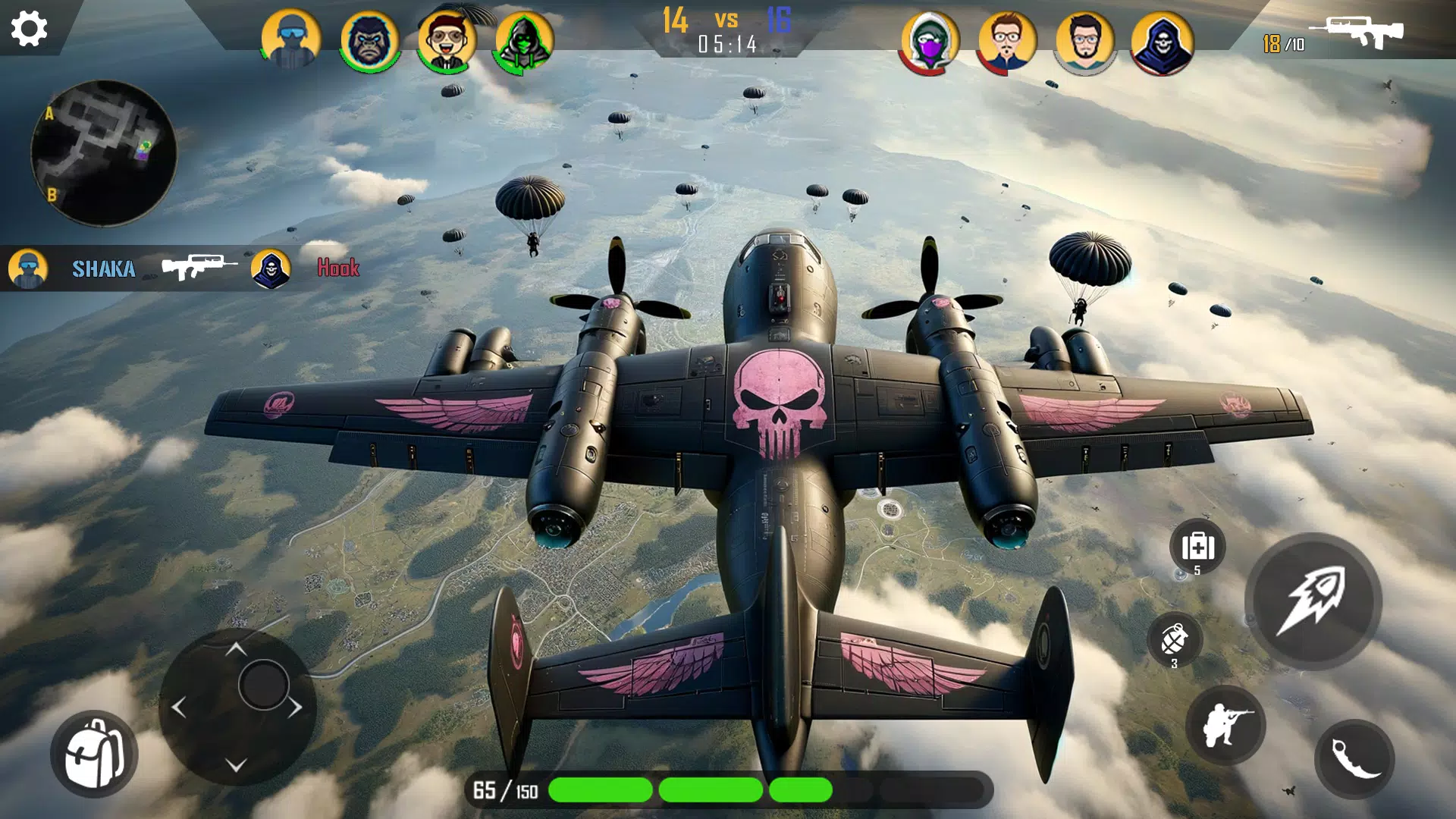Activate the rocket boost button
Image resolution: width=1456 pixels, height=819 pixels.
(x=1313, y=601)
